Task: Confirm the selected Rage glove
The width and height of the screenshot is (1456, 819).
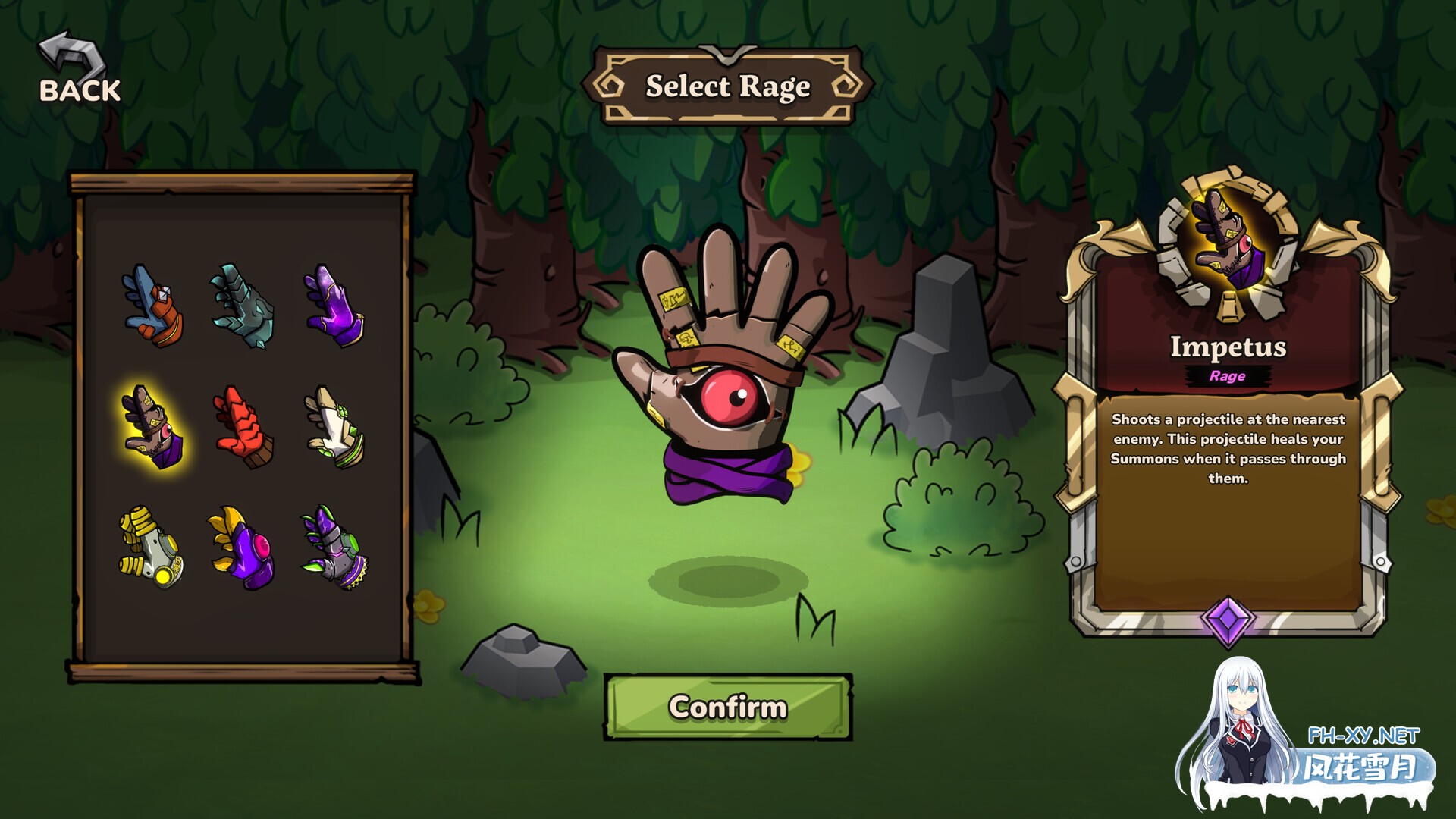Action: coord(727,707)
